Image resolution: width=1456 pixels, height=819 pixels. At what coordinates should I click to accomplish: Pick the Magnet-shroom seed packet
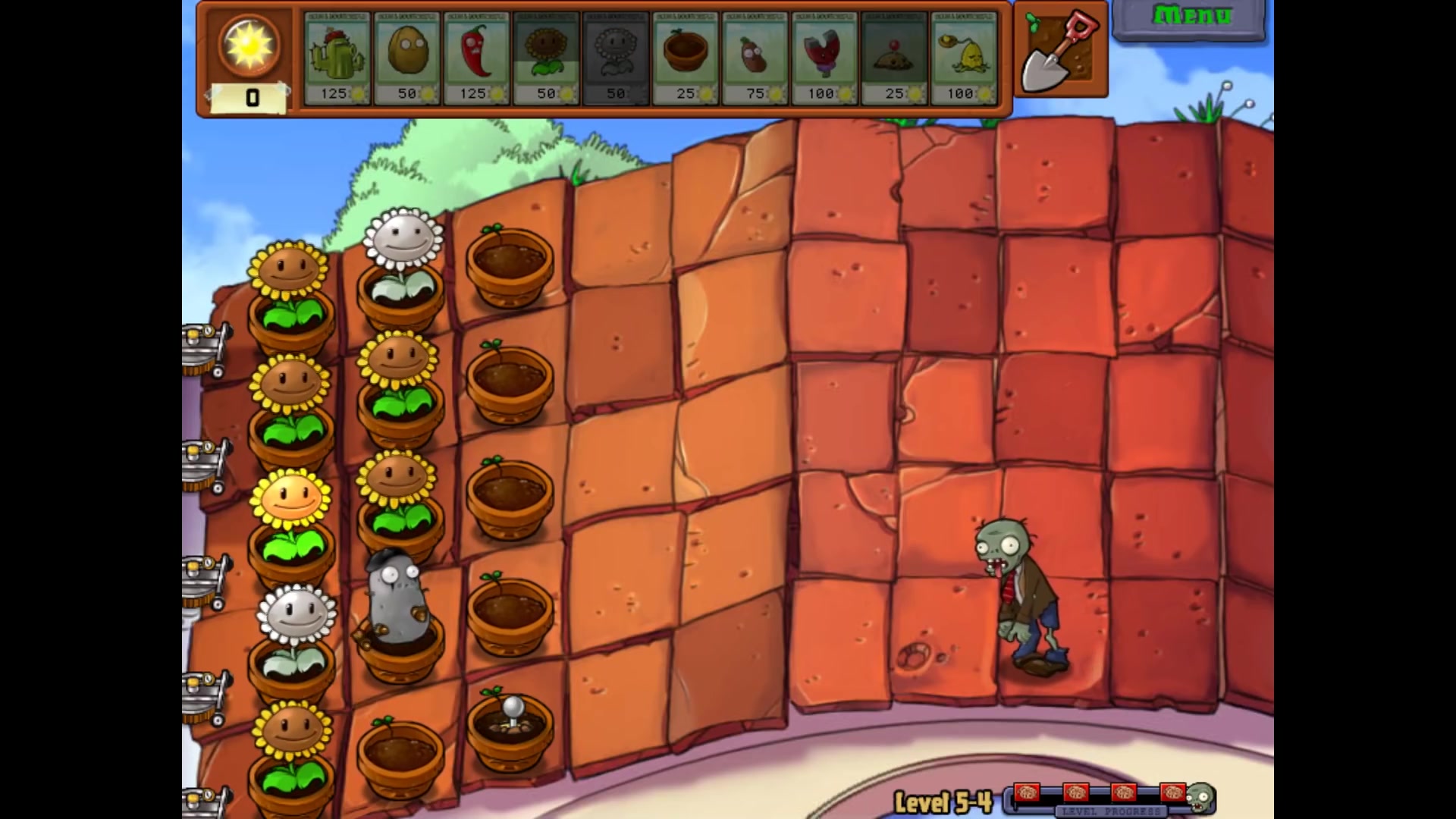825,58
